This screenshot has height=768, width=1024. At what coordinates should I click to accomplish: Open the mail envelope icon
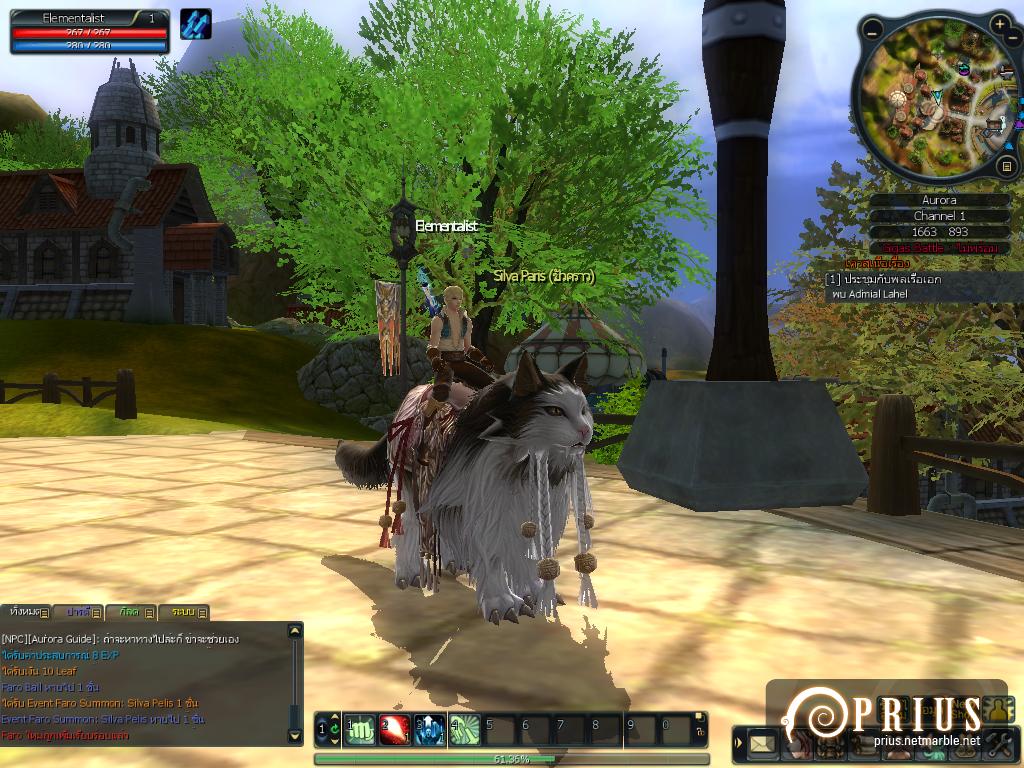[x=763, y=743]
